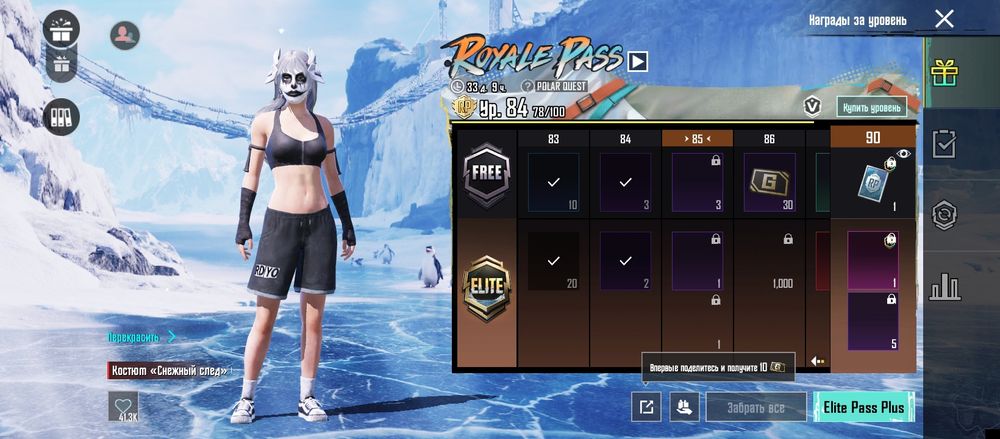Switch to the gift box rewards tab

943,73
